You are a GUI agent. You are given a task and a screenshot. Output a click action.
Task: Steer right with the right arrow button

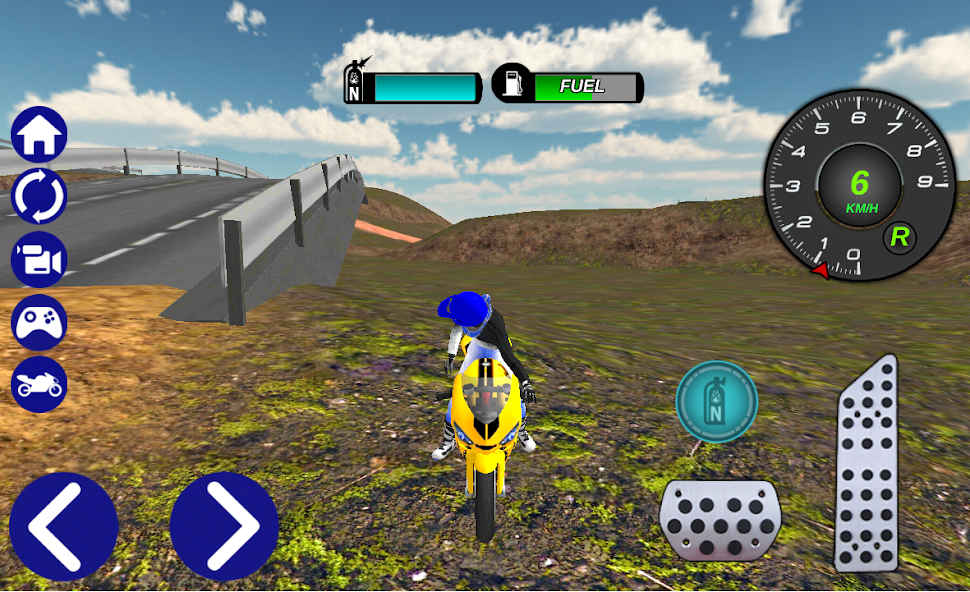(224, 526)
